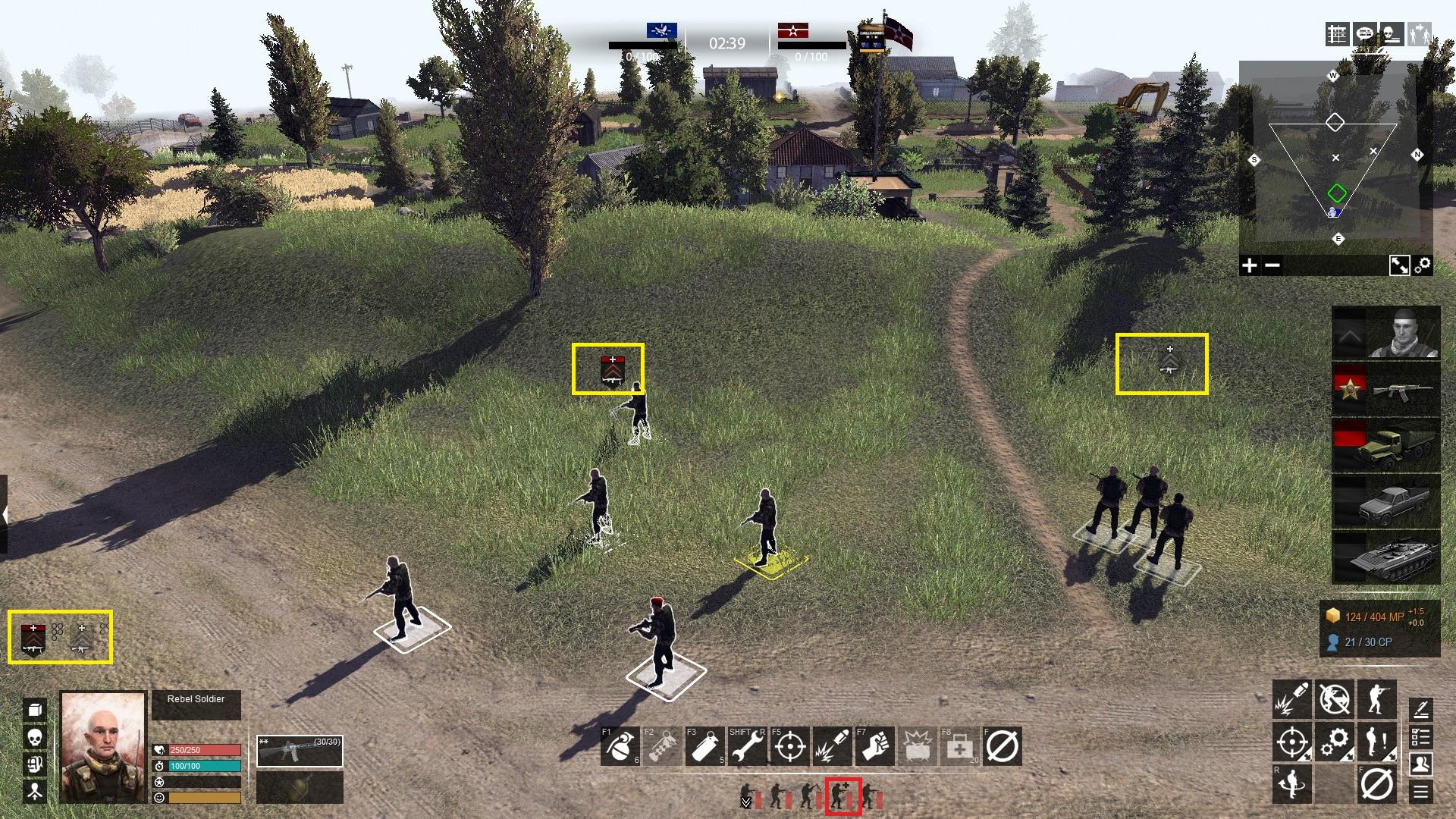
Task: Zoom out on the minimap
Action: [1273, 265]
